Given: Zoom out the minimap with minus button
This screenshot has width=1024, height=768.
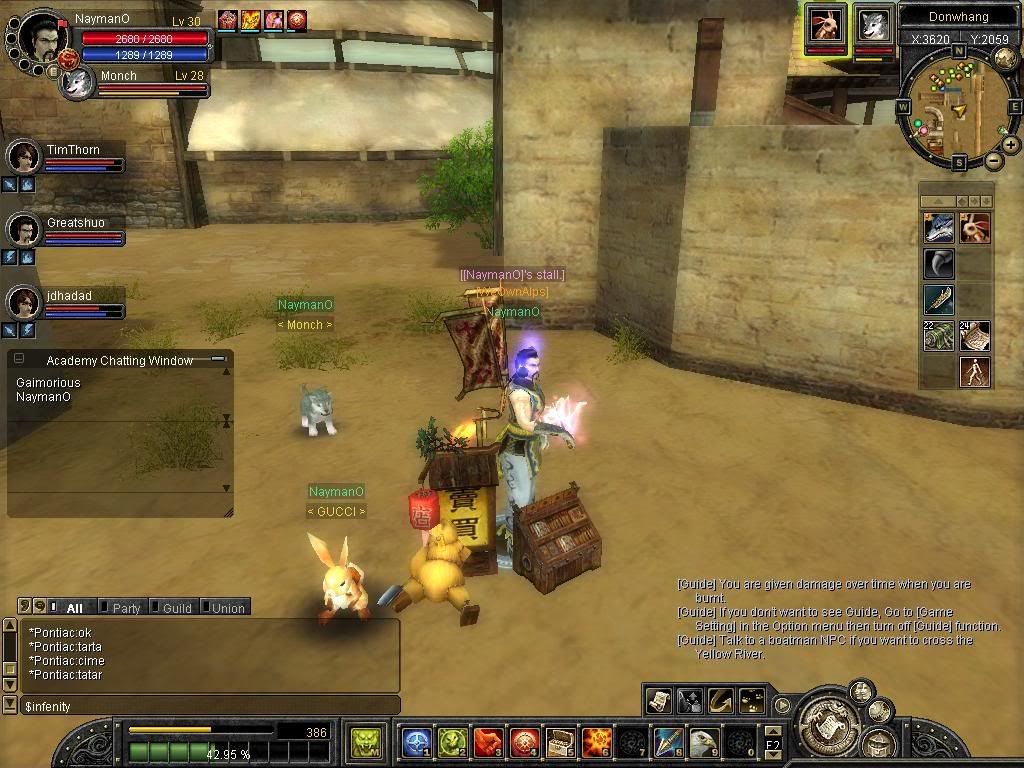Looking at the screenshot, I should pyautogui.click(x=994, y=161).
